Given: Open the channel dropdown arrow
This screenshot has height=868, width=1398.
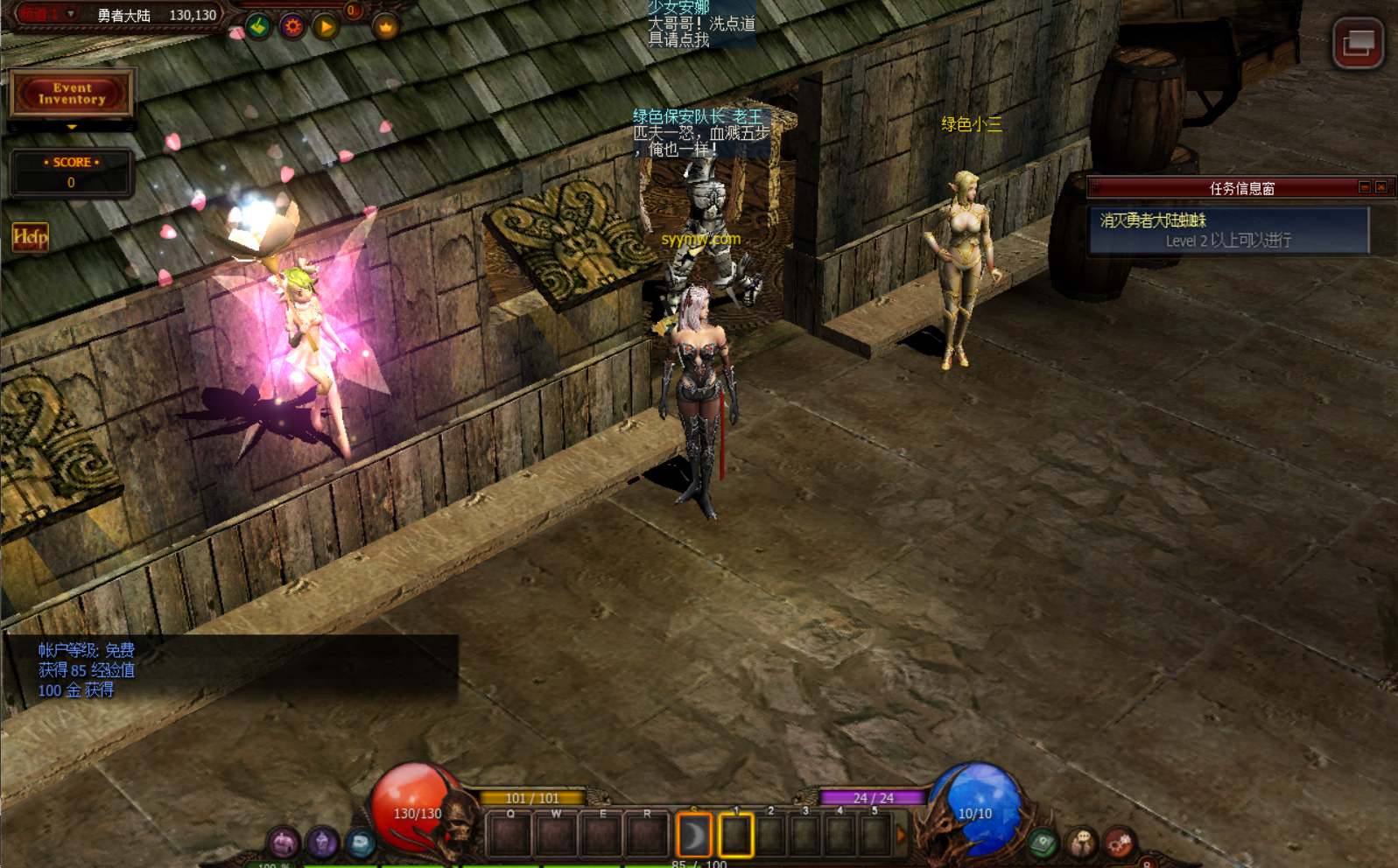Looking at the screenshot, I should (71, 14).
